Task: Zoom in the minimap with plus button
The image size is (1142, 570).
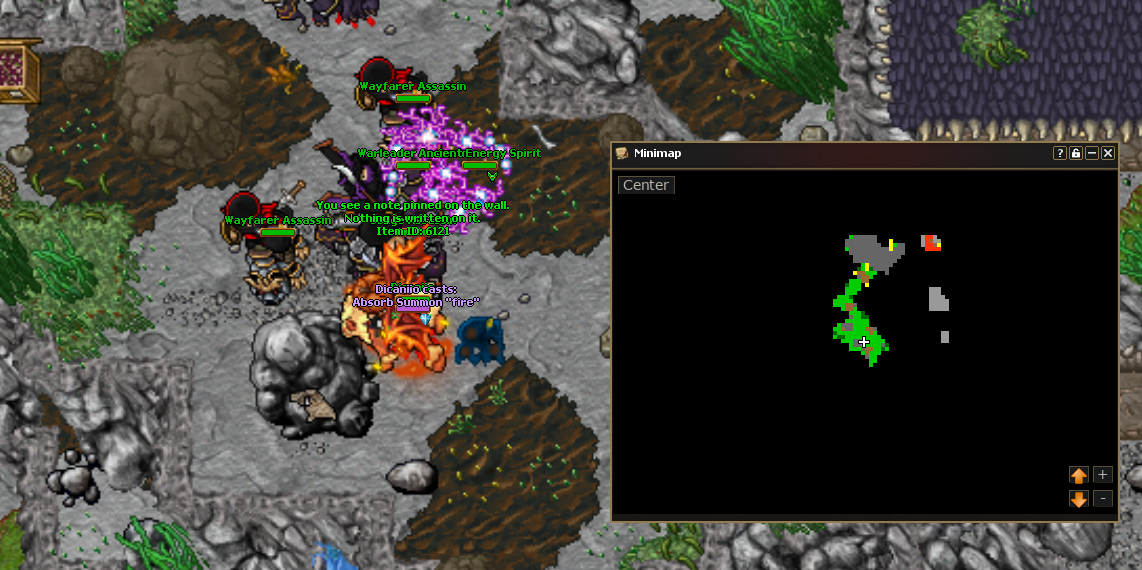Action: pyautogui.click(x=1102, y=475)
